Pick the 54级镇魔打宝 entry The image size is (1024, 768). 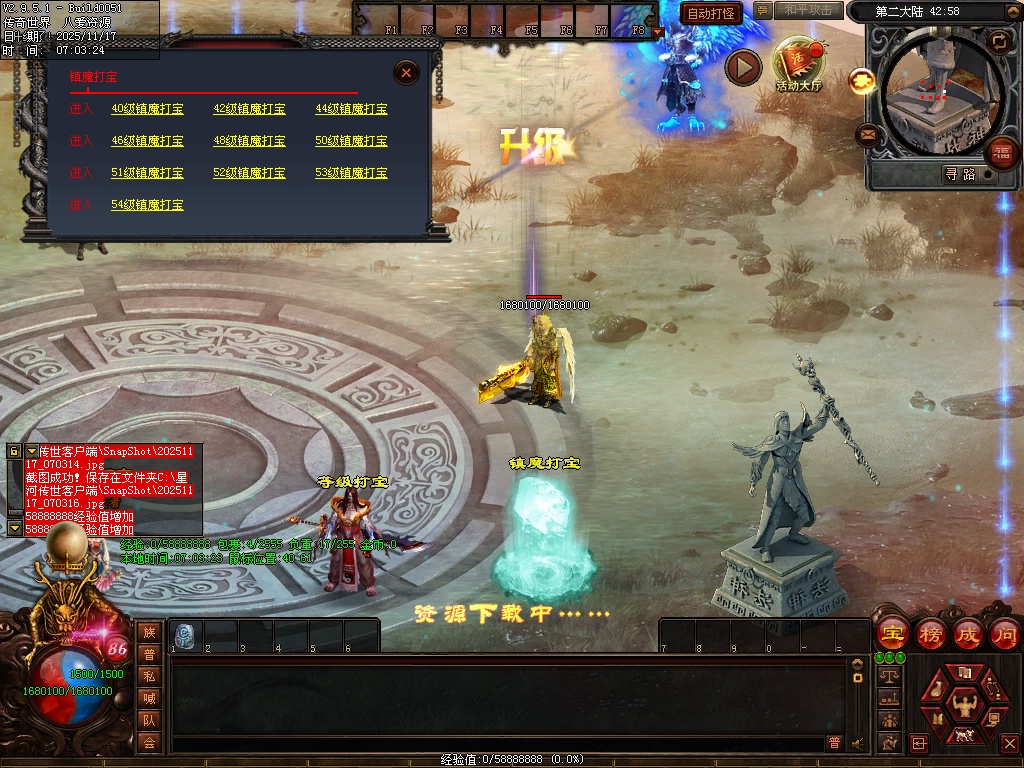(x=147, y=205)
